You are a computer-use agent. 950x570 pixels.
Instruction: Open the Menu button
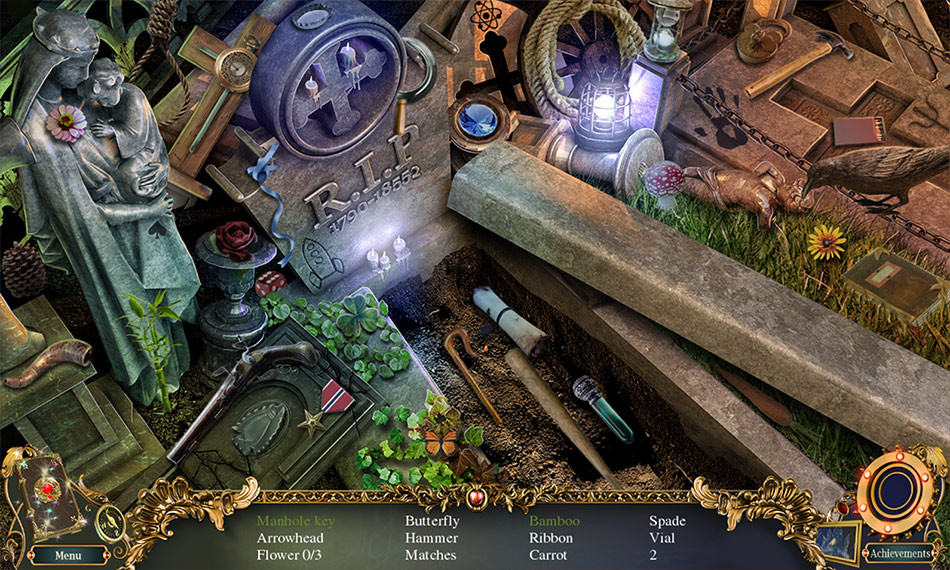(68, 555)
